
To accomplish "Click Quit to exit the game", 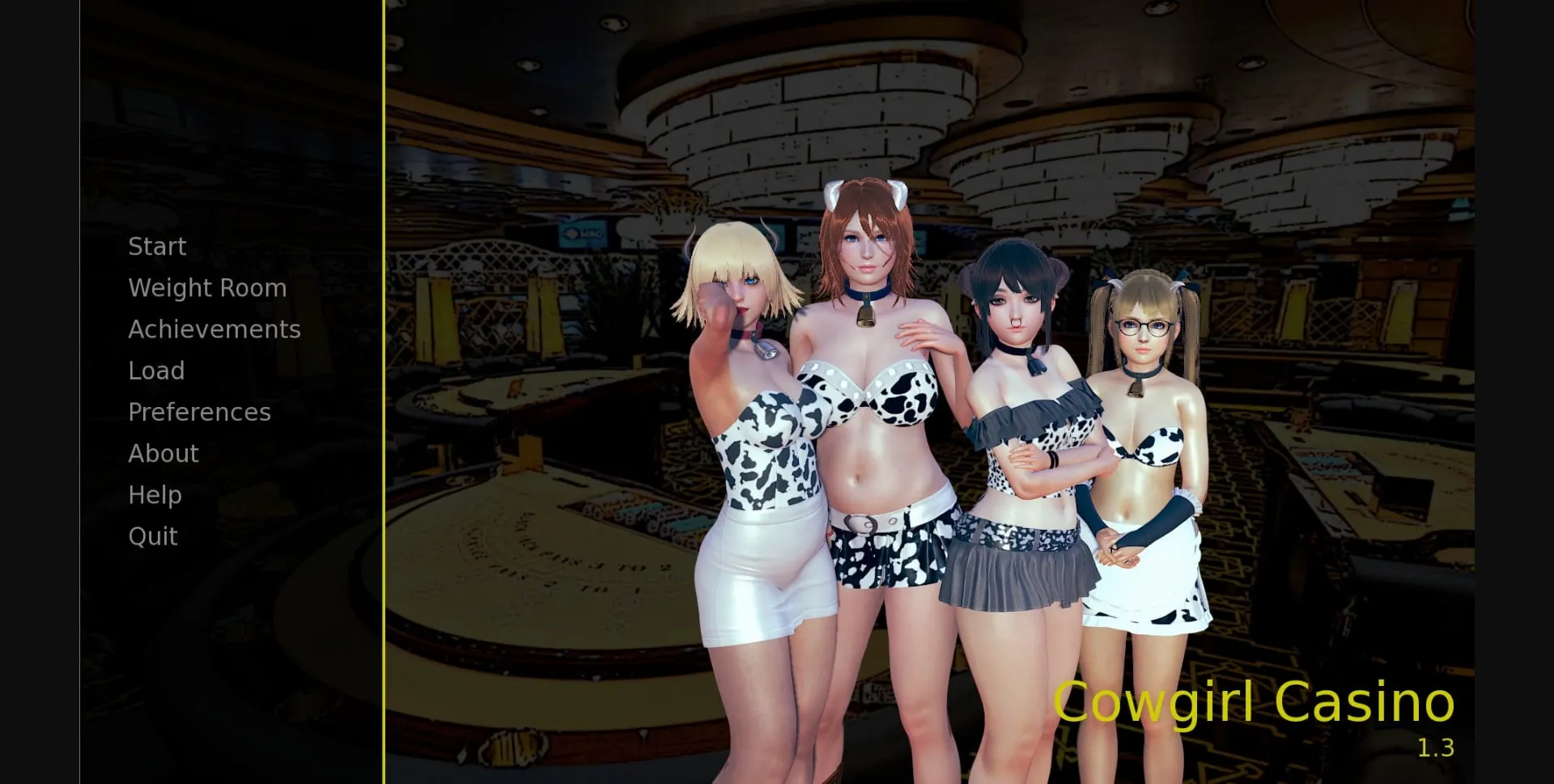I will 152,536.
